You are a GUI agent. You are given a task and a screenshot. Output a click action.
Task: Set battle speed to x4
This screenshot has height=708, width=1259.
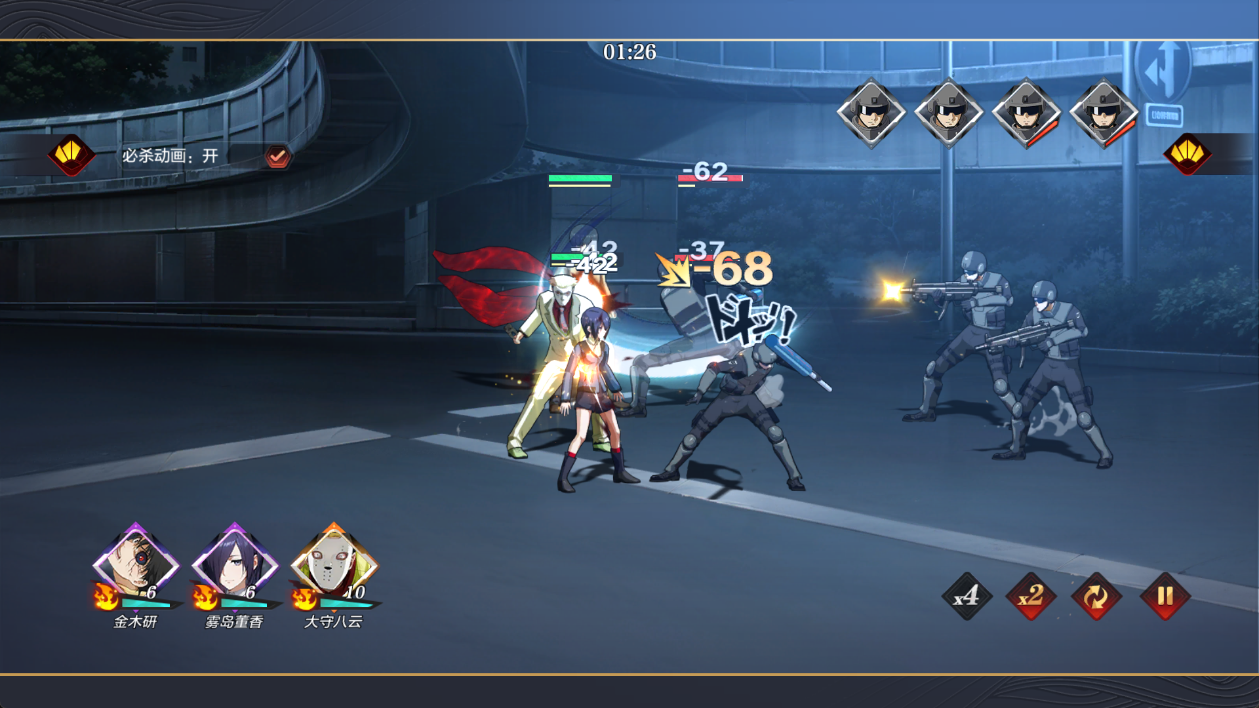(x=966, y=597)
